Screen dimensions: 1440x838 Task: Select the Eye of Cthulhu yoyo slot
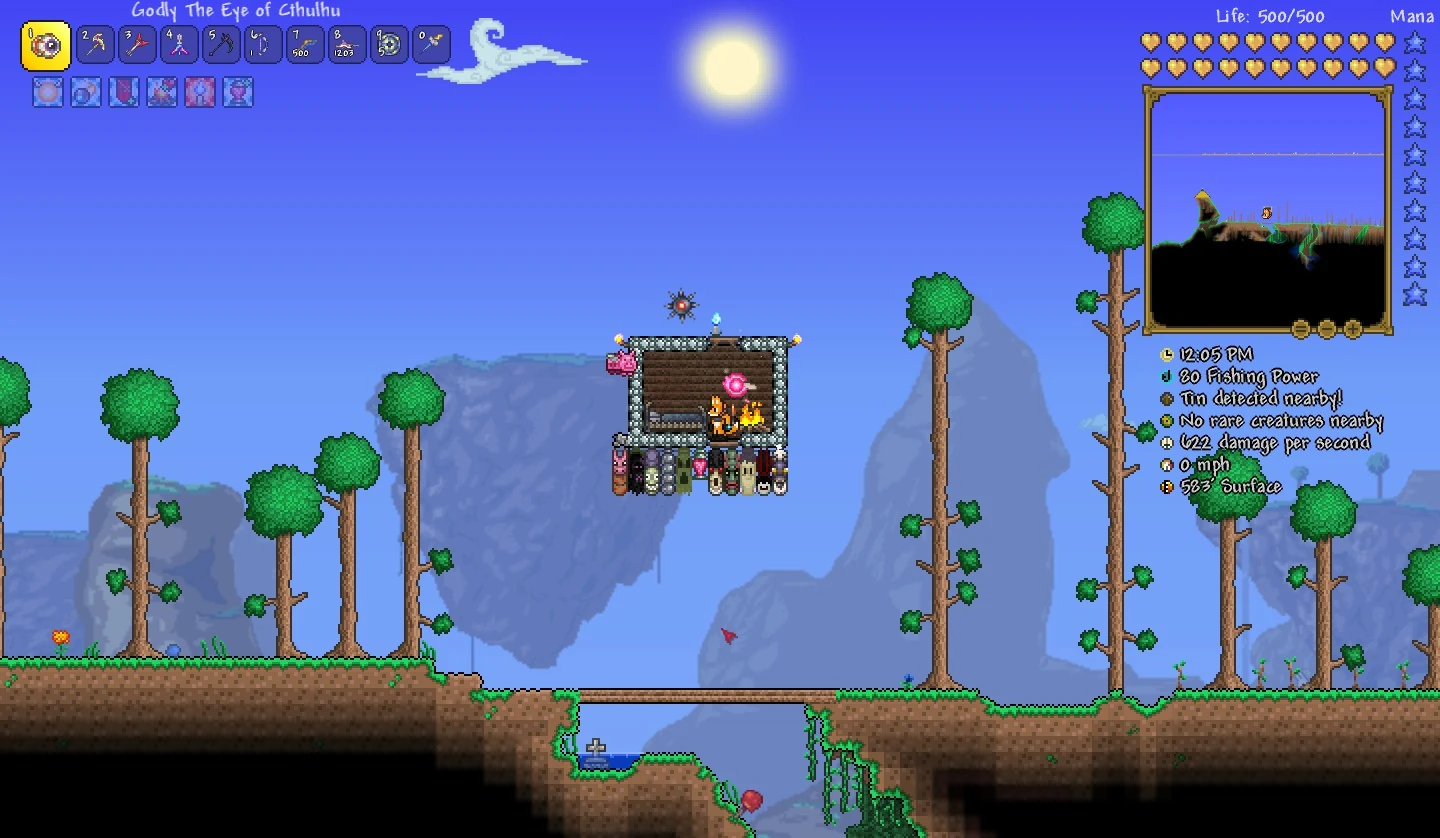pyautogui.click(x=46, y=46)
